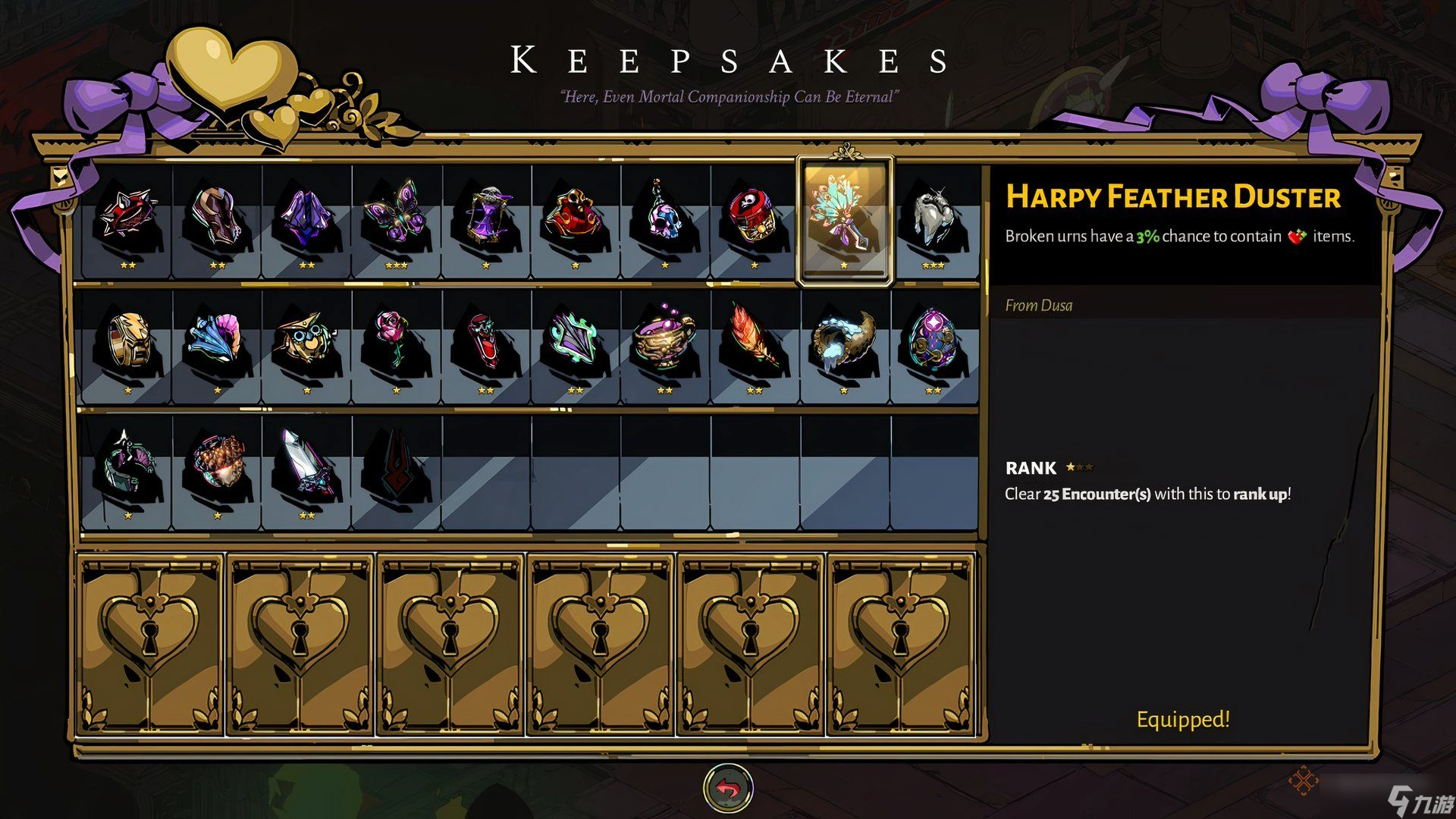Select the golden Thunder Signet ring
1456x819 pixels.
pyautogui.click(x=127, y=343)
